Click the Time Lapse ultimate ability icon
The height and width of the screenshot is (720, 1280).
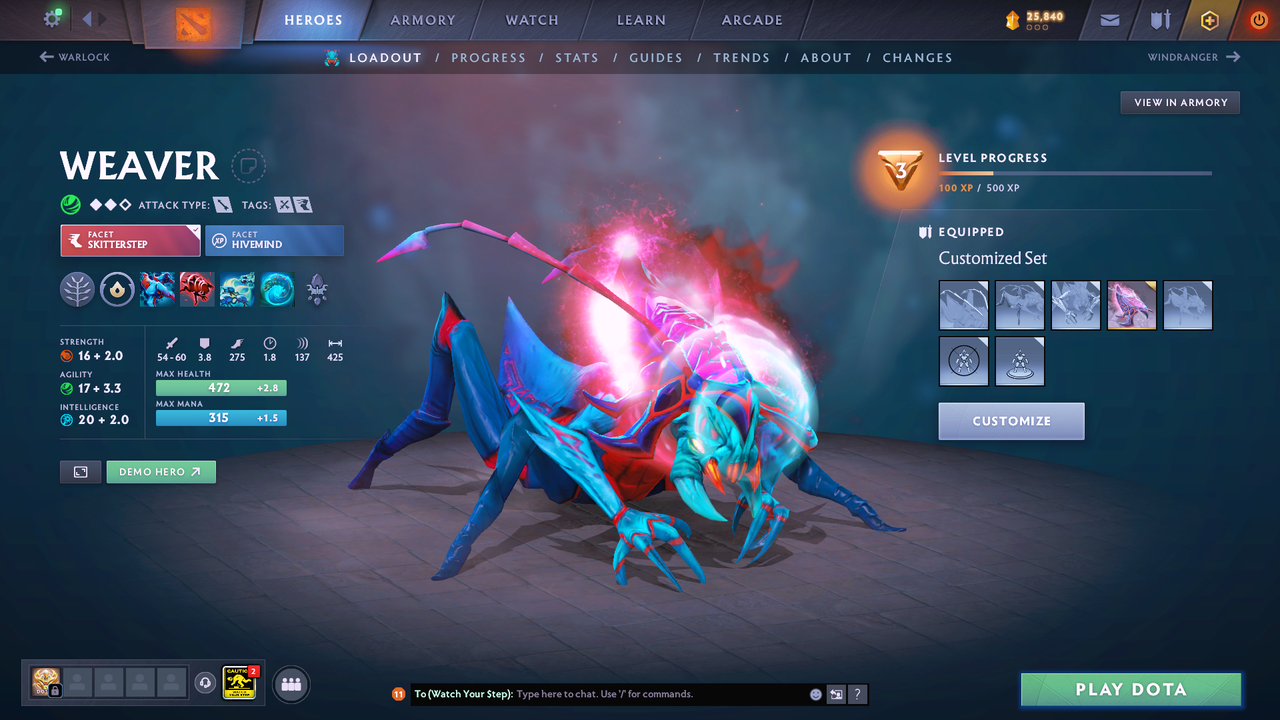(277, 290)
